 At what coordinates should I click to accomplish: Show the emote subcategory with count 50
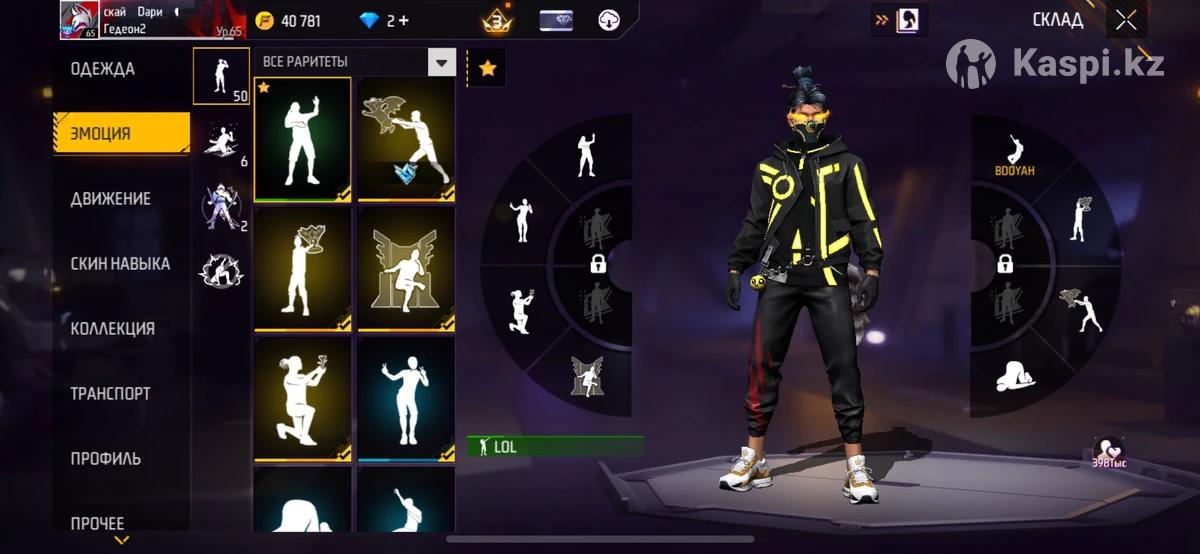(221, 76)
